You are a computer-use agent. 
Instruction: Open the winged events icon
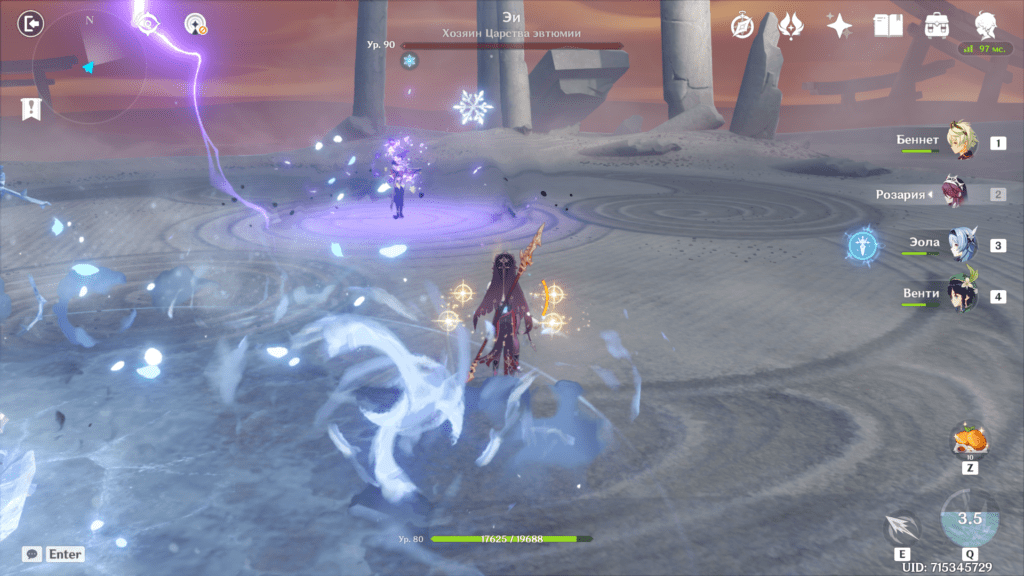[x=790, y=25]
